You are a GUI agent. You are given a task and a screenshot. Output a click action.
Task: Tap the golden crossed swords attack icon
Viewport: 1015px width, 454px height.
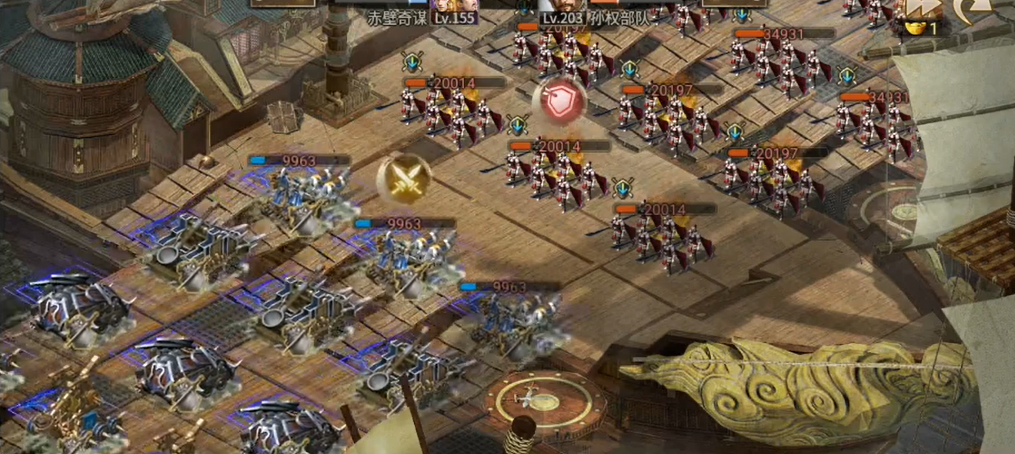point(404,179)
